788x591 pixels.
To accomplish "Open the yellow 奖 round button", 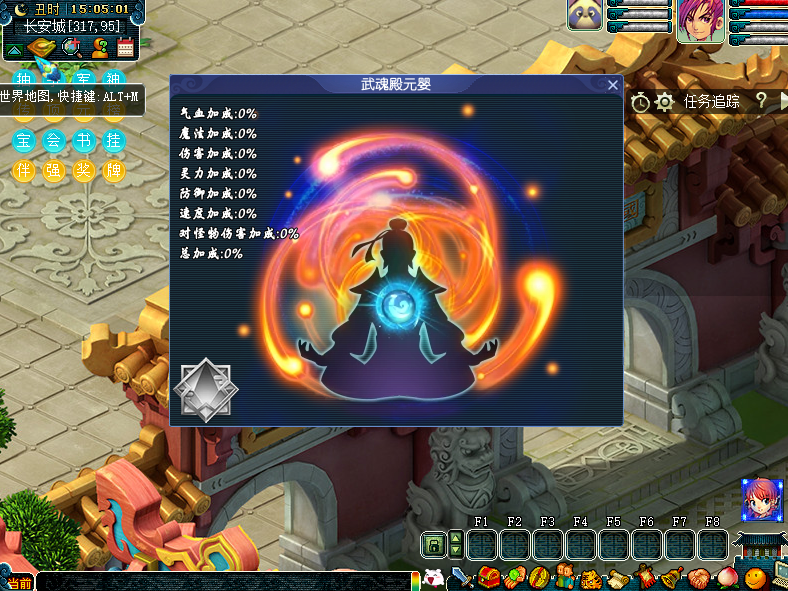I will point(85,171).
